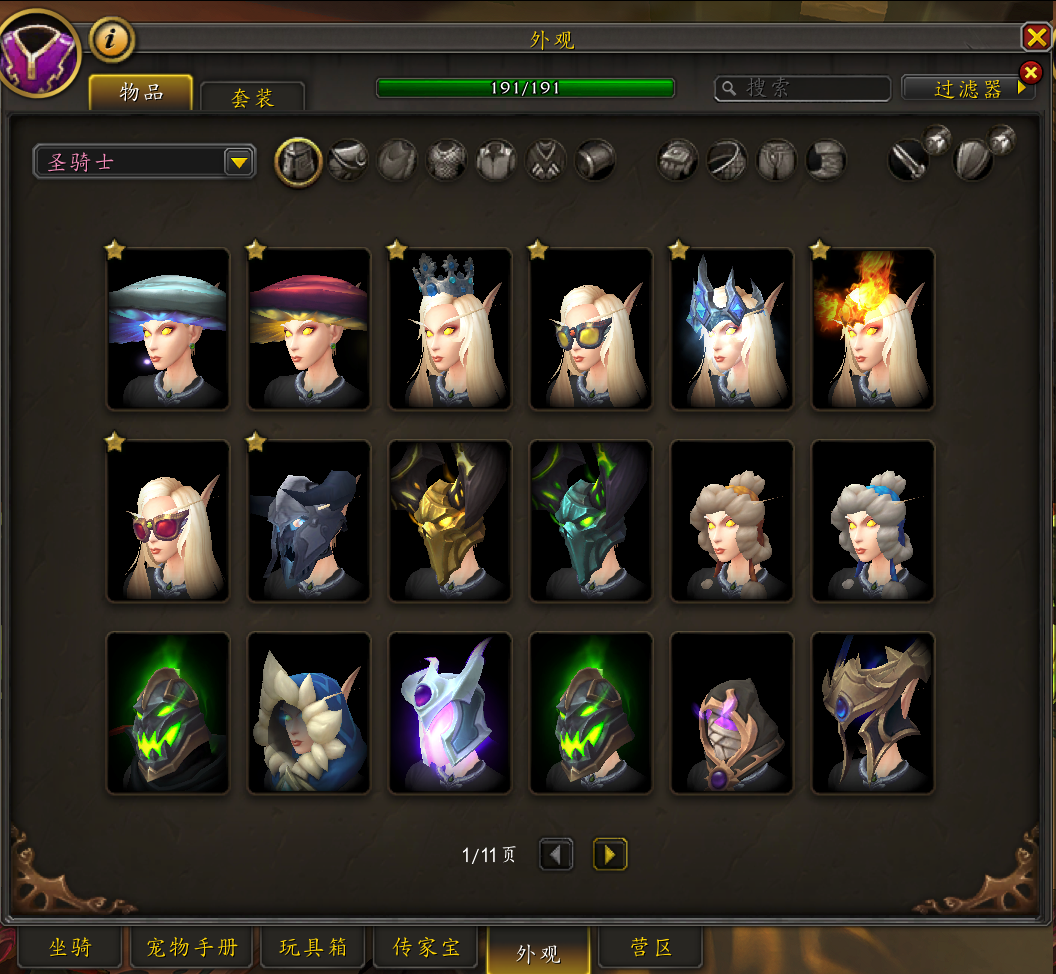
Task: Close the 外观 appearance window
Action: [1035, 39]
